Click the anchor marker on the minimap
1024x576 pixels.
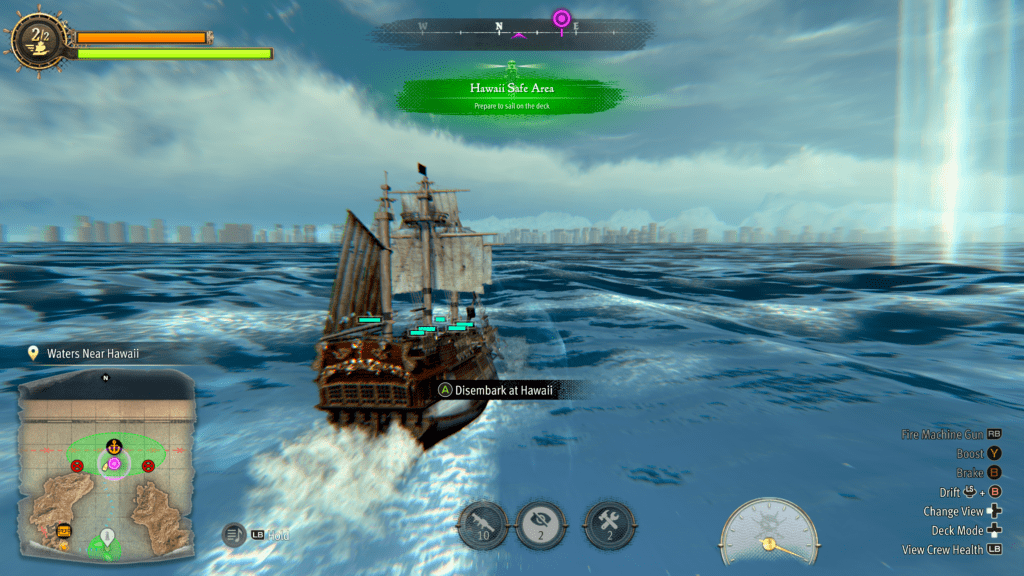(x=113, y=444)
